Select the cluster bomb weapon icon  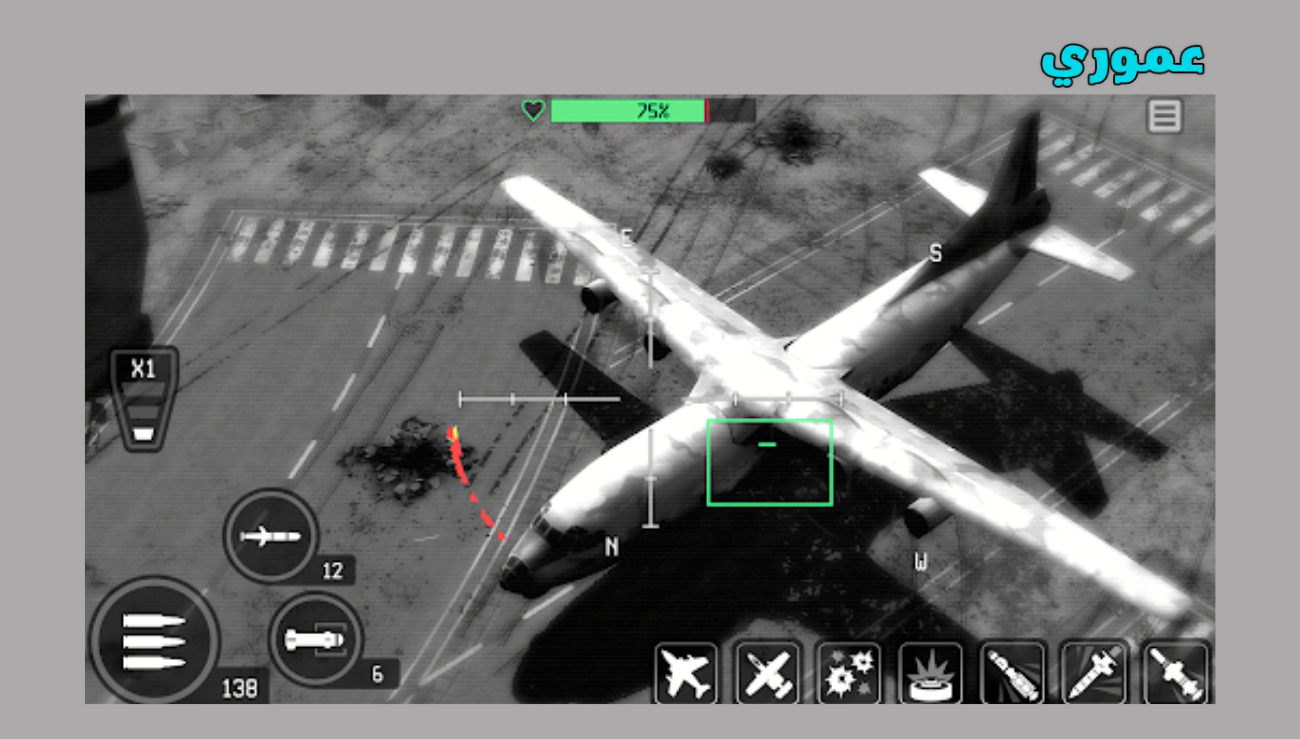click(x=851, y=673)
